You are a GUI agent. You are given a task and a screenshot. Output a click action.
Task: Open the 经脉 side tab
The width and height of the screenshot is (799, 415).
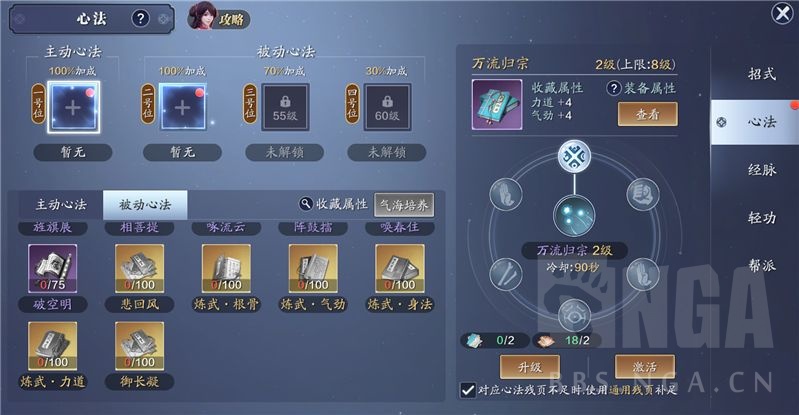coord(762,169)
